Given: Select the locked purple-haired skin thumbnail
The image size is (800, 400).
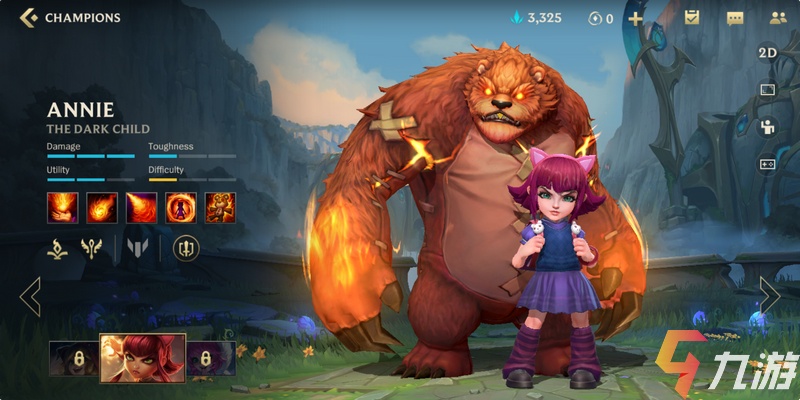Looking at the screenshot, I should (x=211, y=358).
